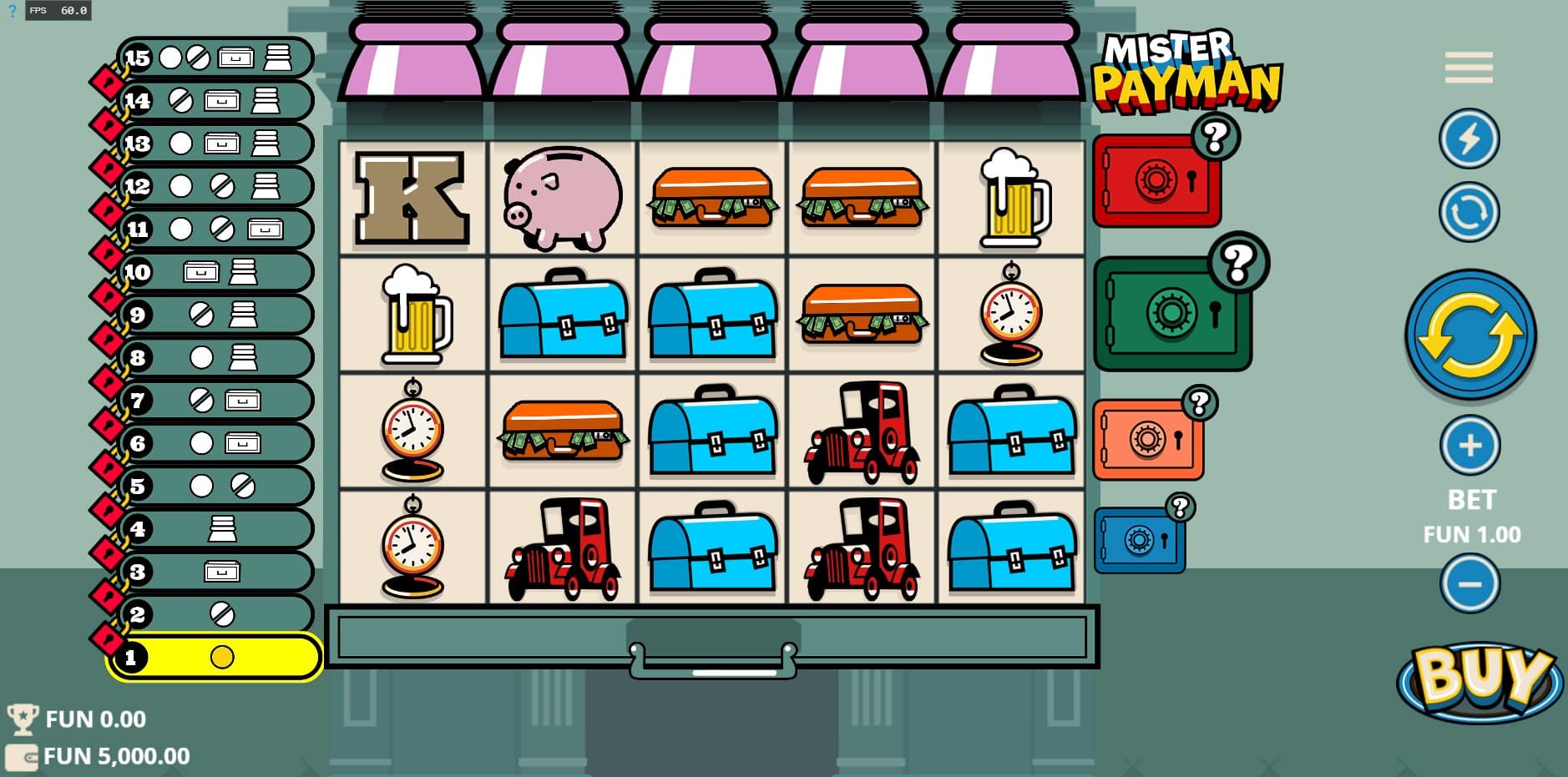Viewport: 1568px width, 777px height.
Task: Select level 10 in the ladder
Action: 215,272
